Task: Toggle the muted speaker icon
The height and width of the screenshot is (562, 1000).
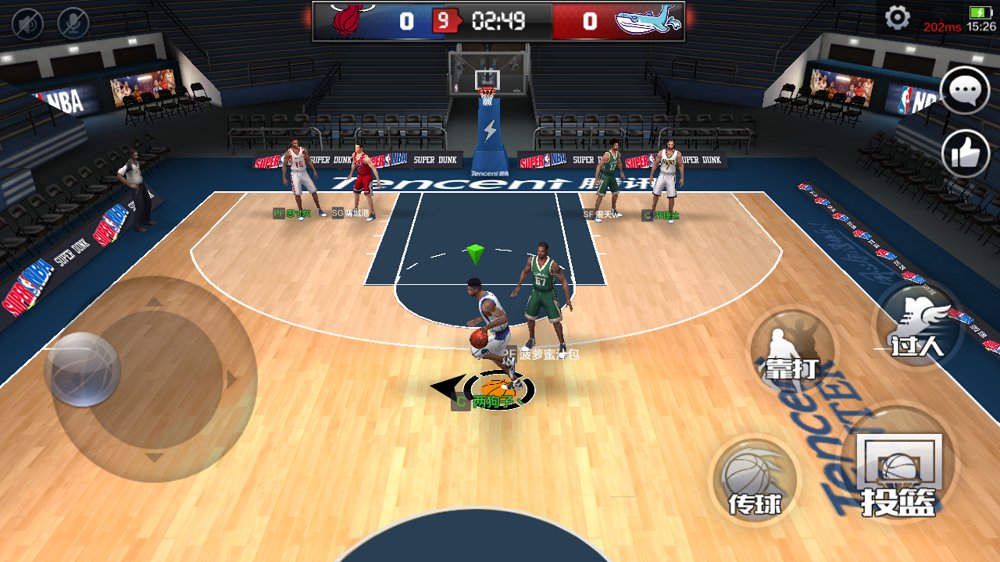Action: click(x=27, y=21)
